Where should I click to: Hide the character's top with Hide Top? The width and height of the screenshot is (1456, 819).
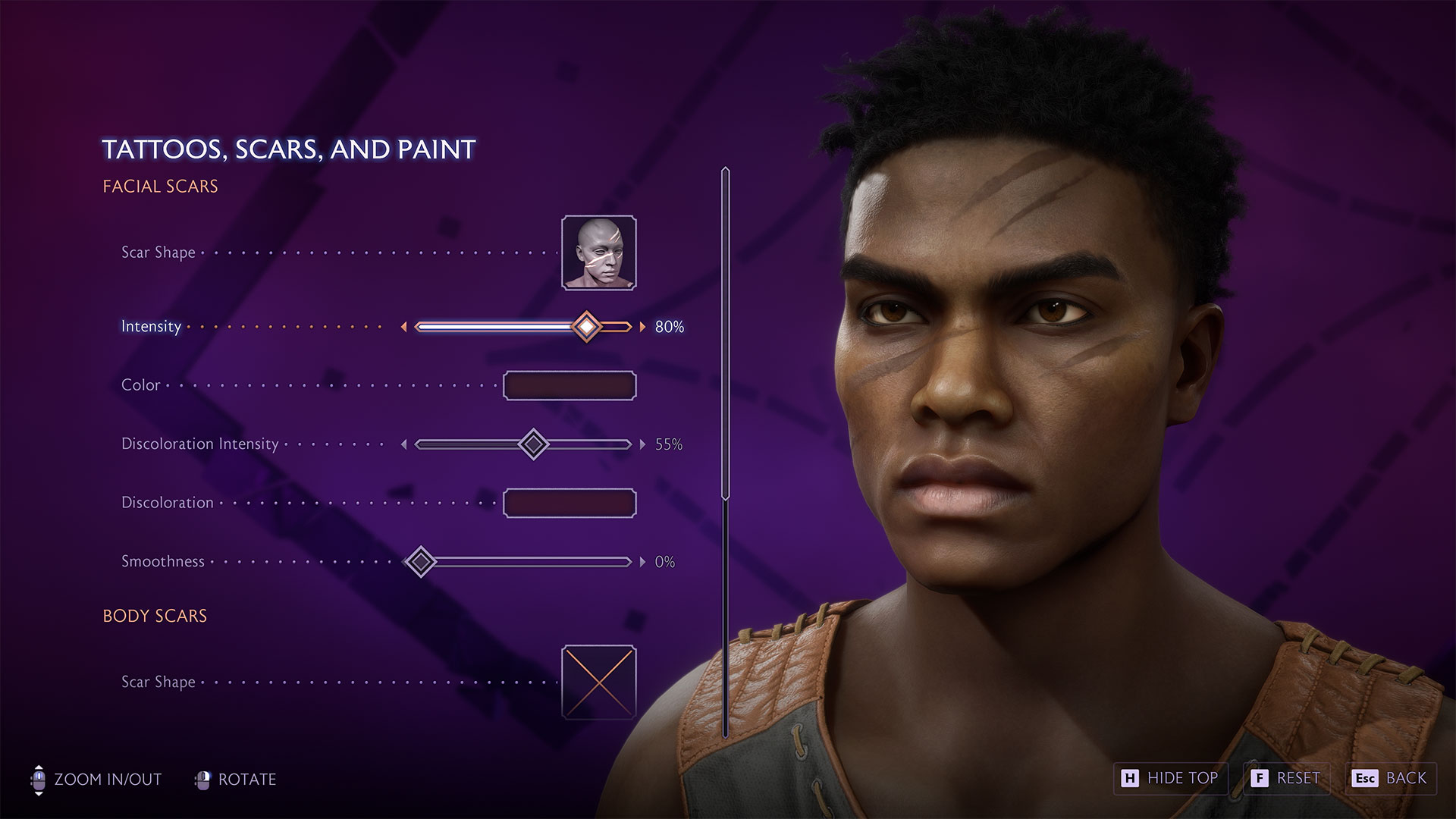click(x=1172, y=778)
